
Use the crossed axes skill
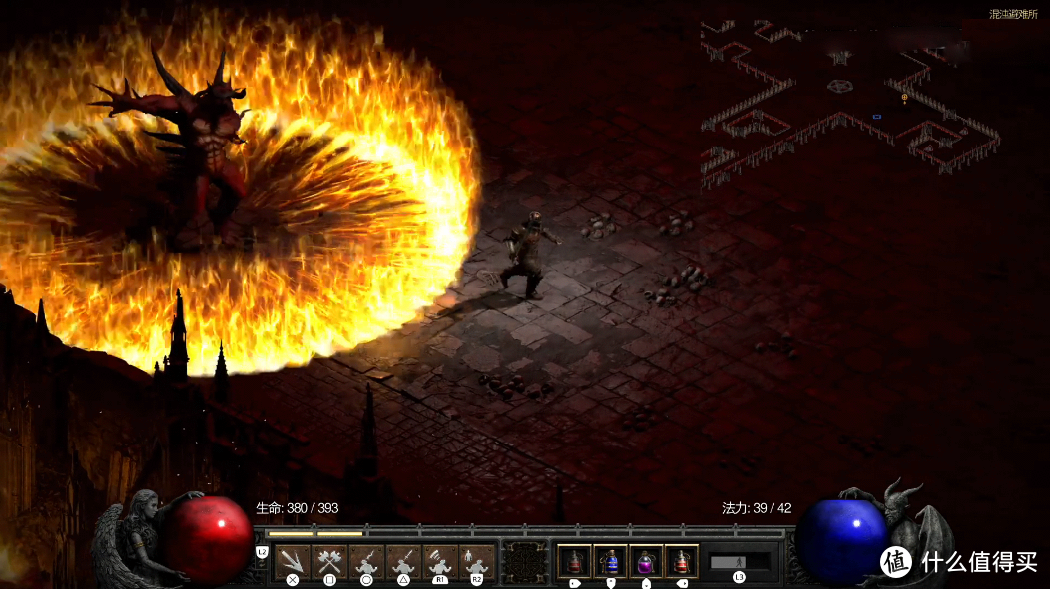(x=329, y=562)
